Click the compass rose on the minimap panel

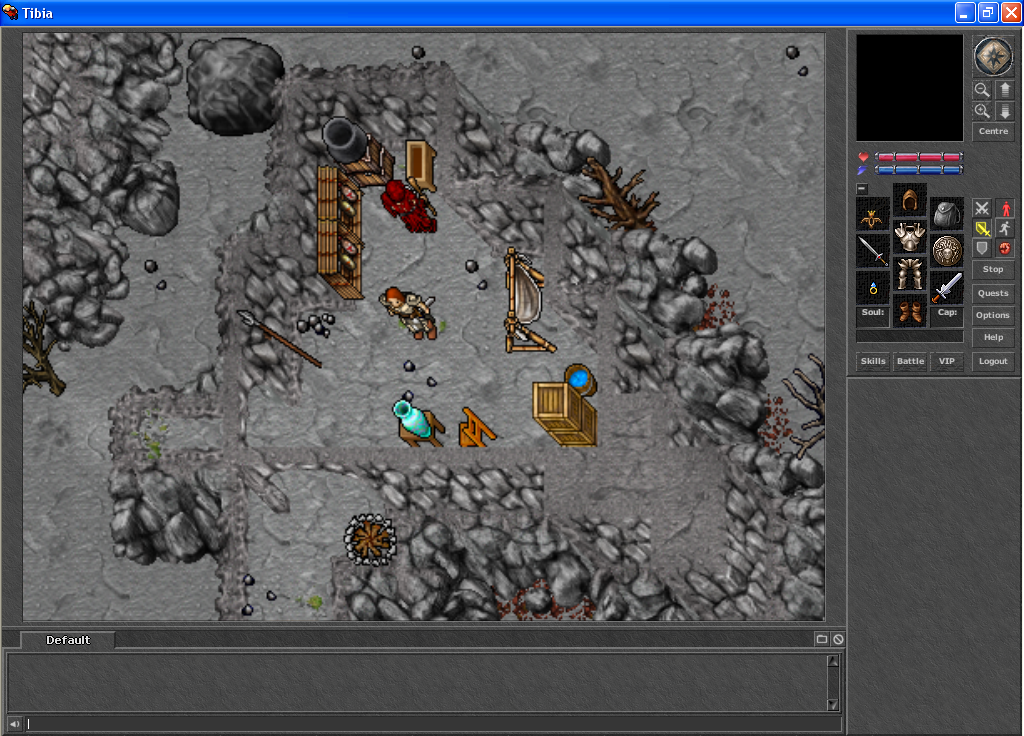click(993, 56)
